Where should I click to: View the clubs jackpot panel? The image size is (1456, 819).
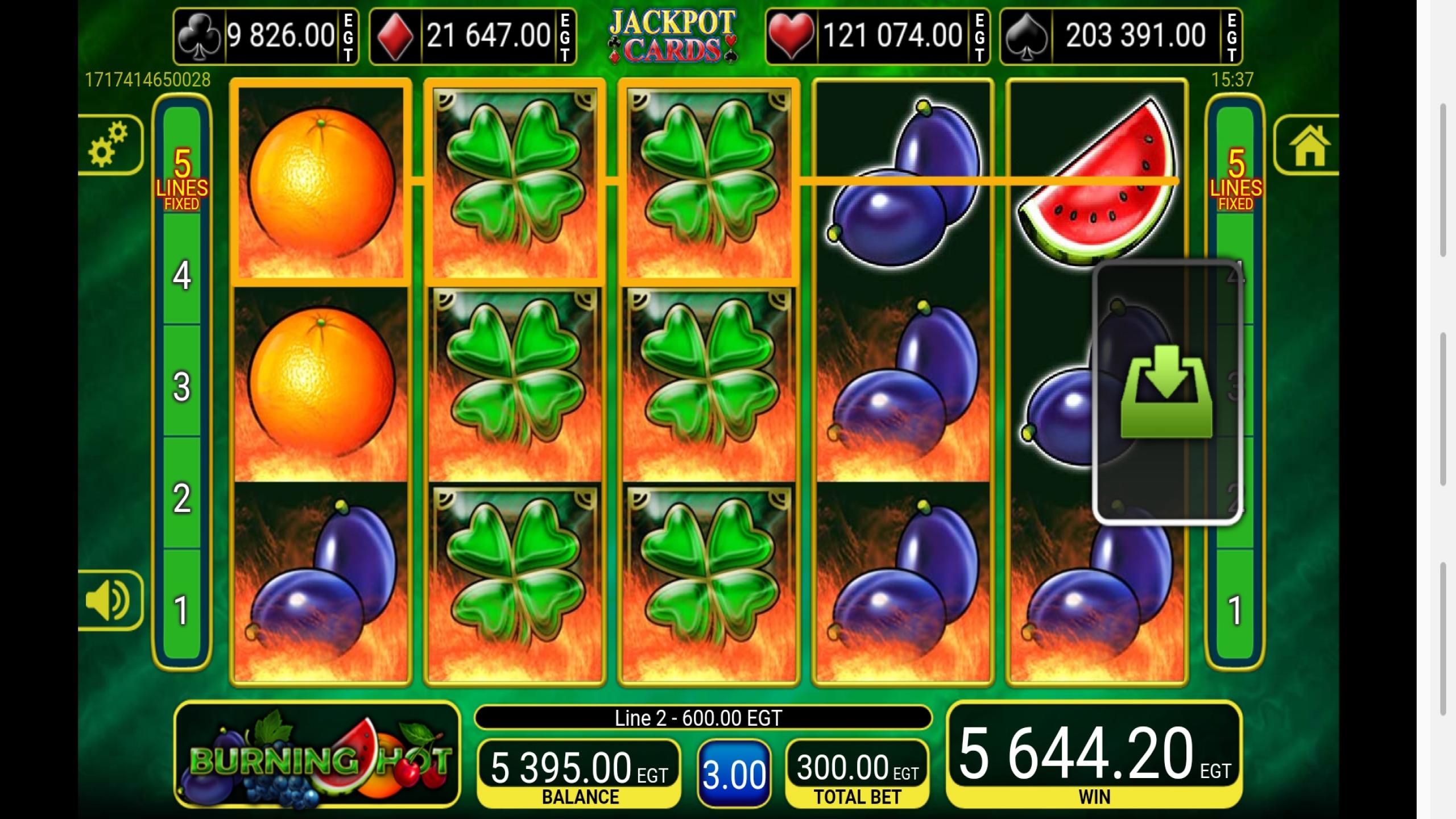tap(266, 36)
